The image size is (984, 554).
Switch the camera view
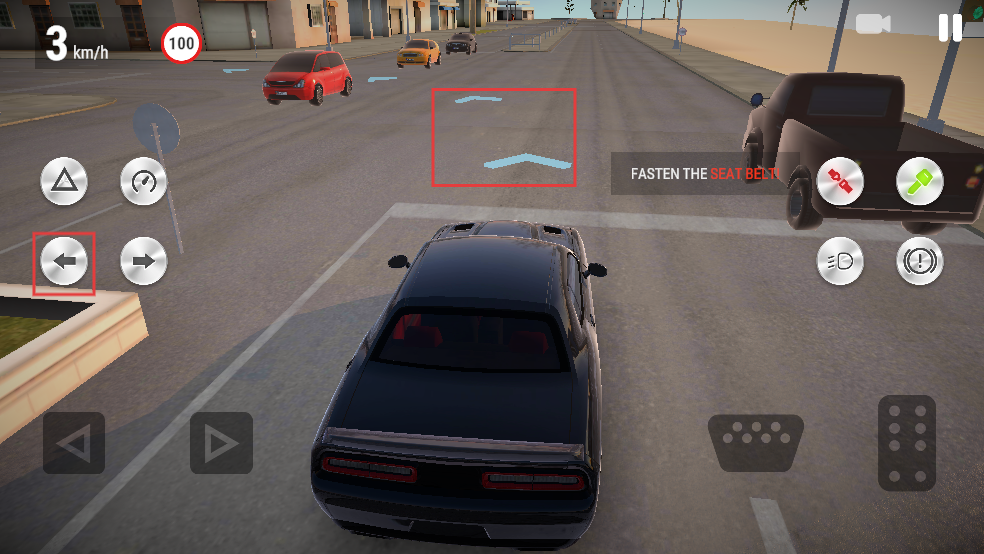click(x=872, y=24)
